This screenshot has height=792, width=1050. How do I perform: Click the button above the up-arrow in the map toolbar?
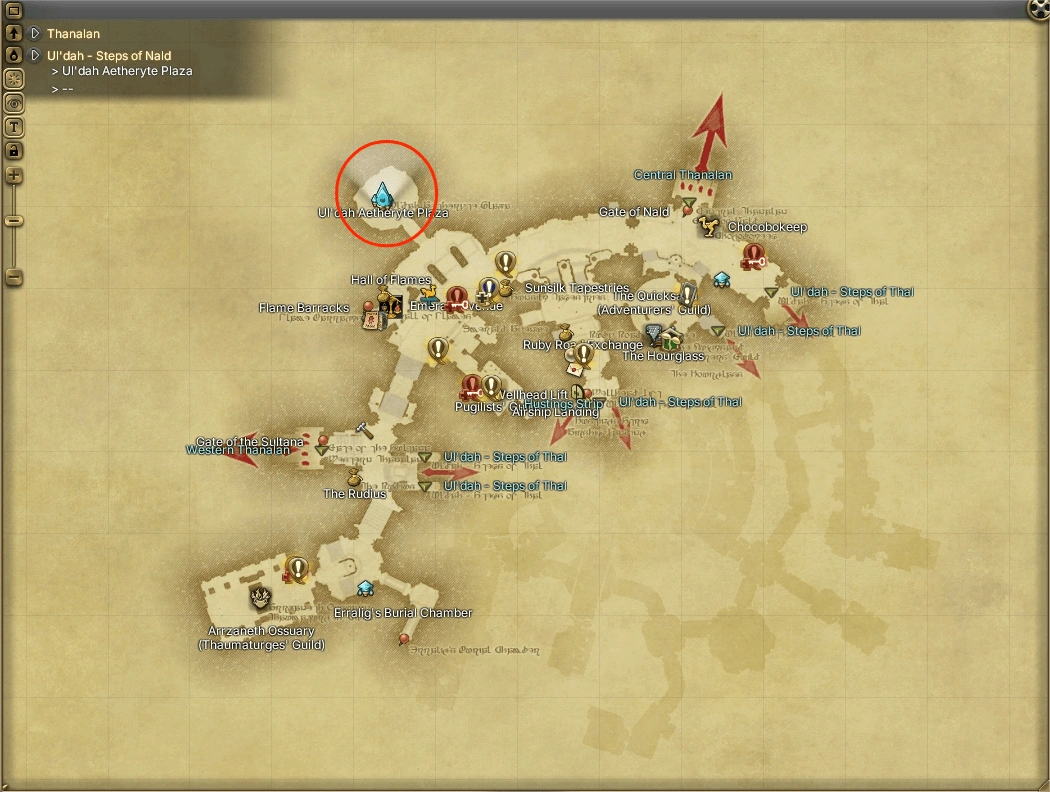pyautogui.click(x=14, y=11)
